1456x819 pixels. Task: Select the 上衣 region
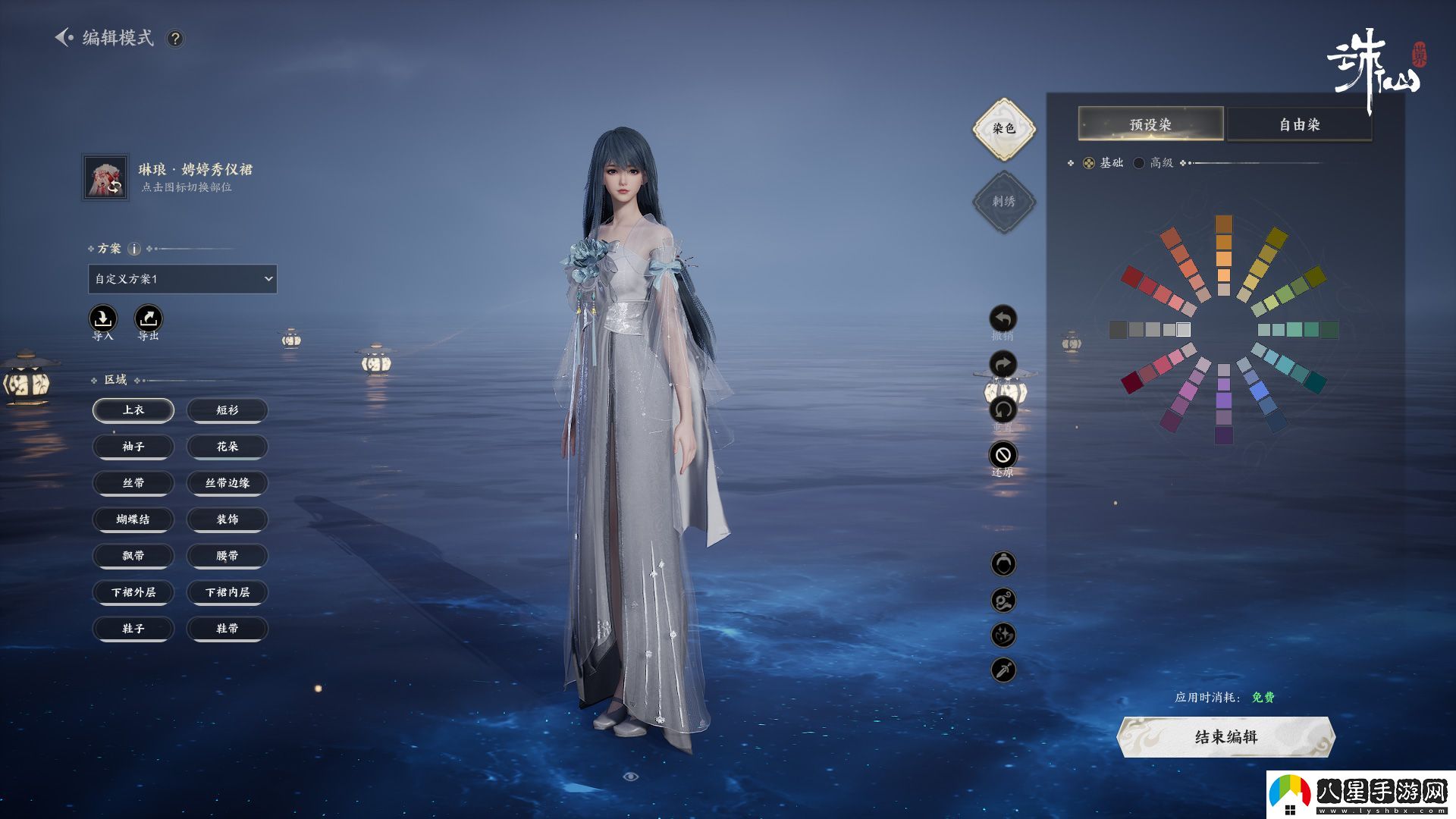coord(133,410)
